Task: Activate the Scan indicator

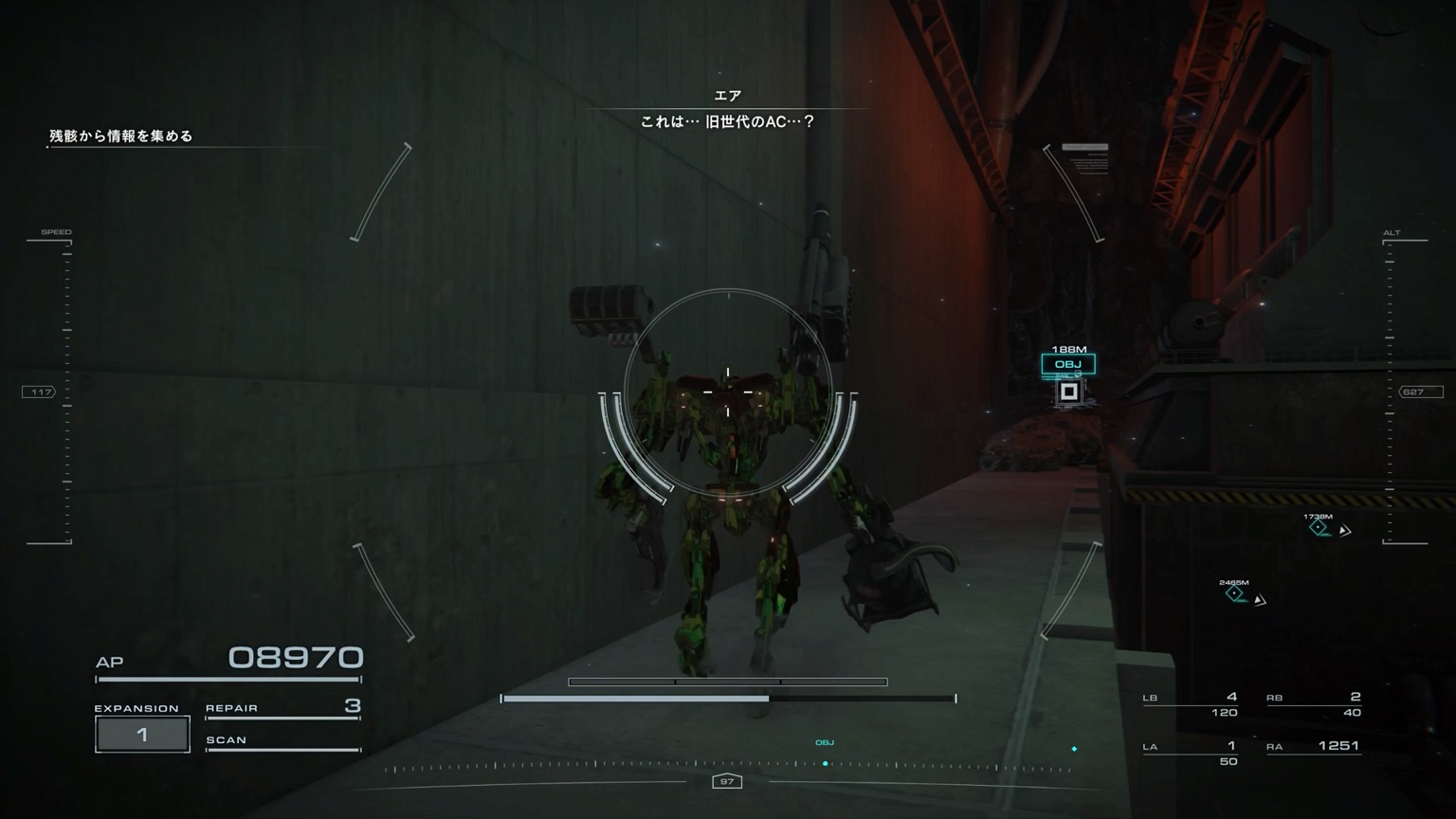Action: [282, 741]
